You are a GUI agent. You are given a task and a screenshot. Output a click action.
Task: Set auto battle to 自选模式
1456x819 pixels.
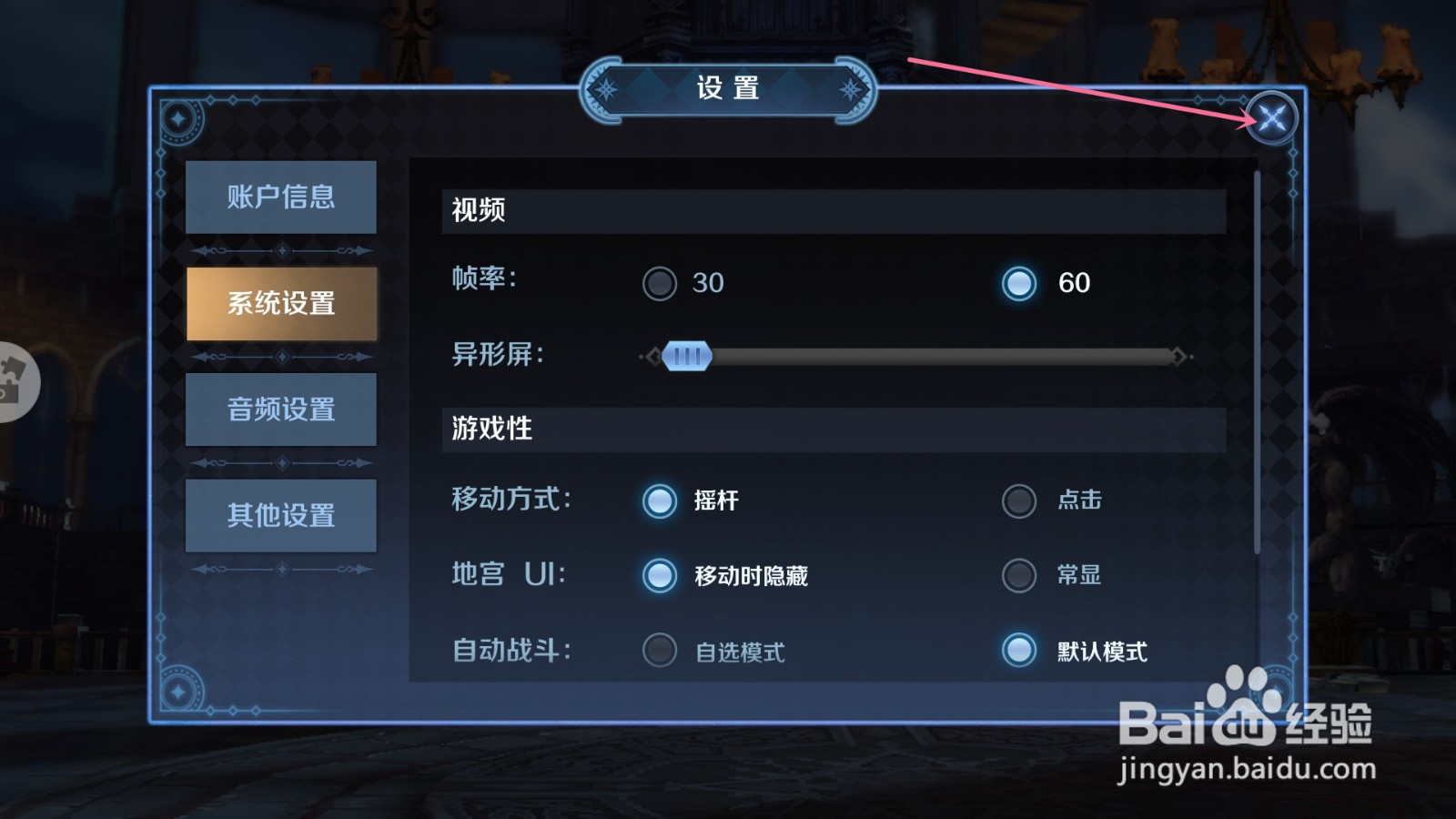(659, 651)
